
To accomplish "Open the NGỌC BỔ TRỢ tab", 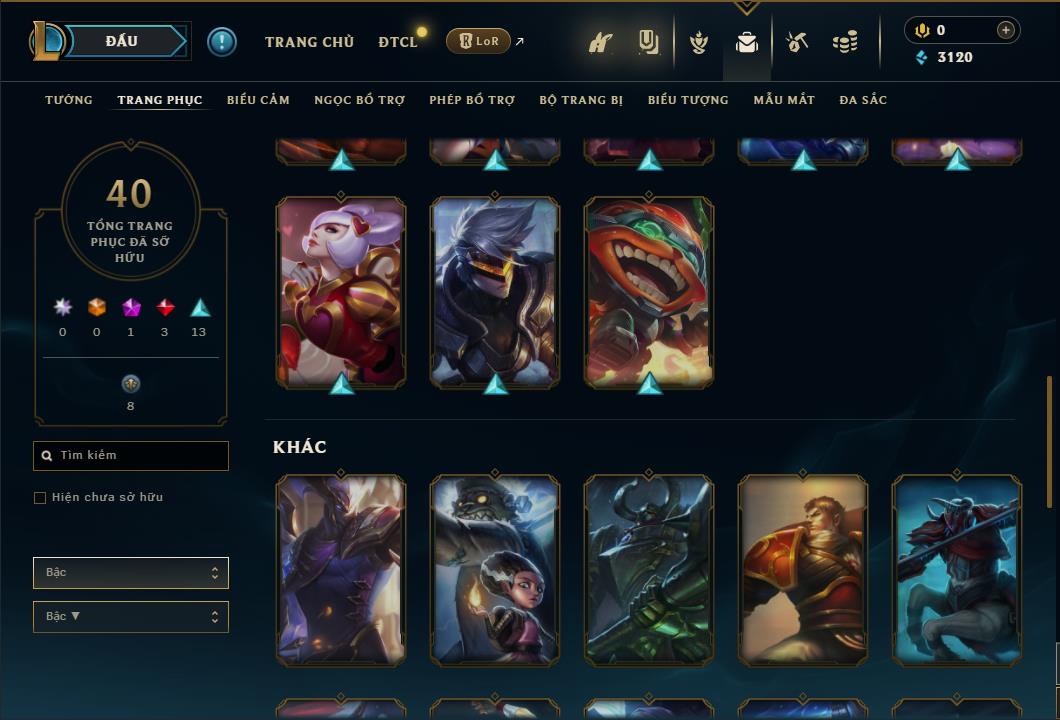I will pos(359,100).
